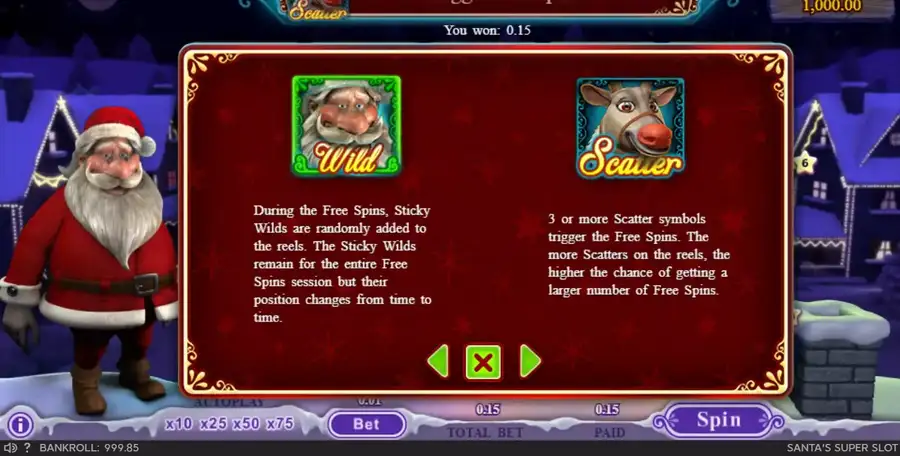Screen dimensions: 900x456
Task: Spin the reels
Action: click(x=718, y=420)
